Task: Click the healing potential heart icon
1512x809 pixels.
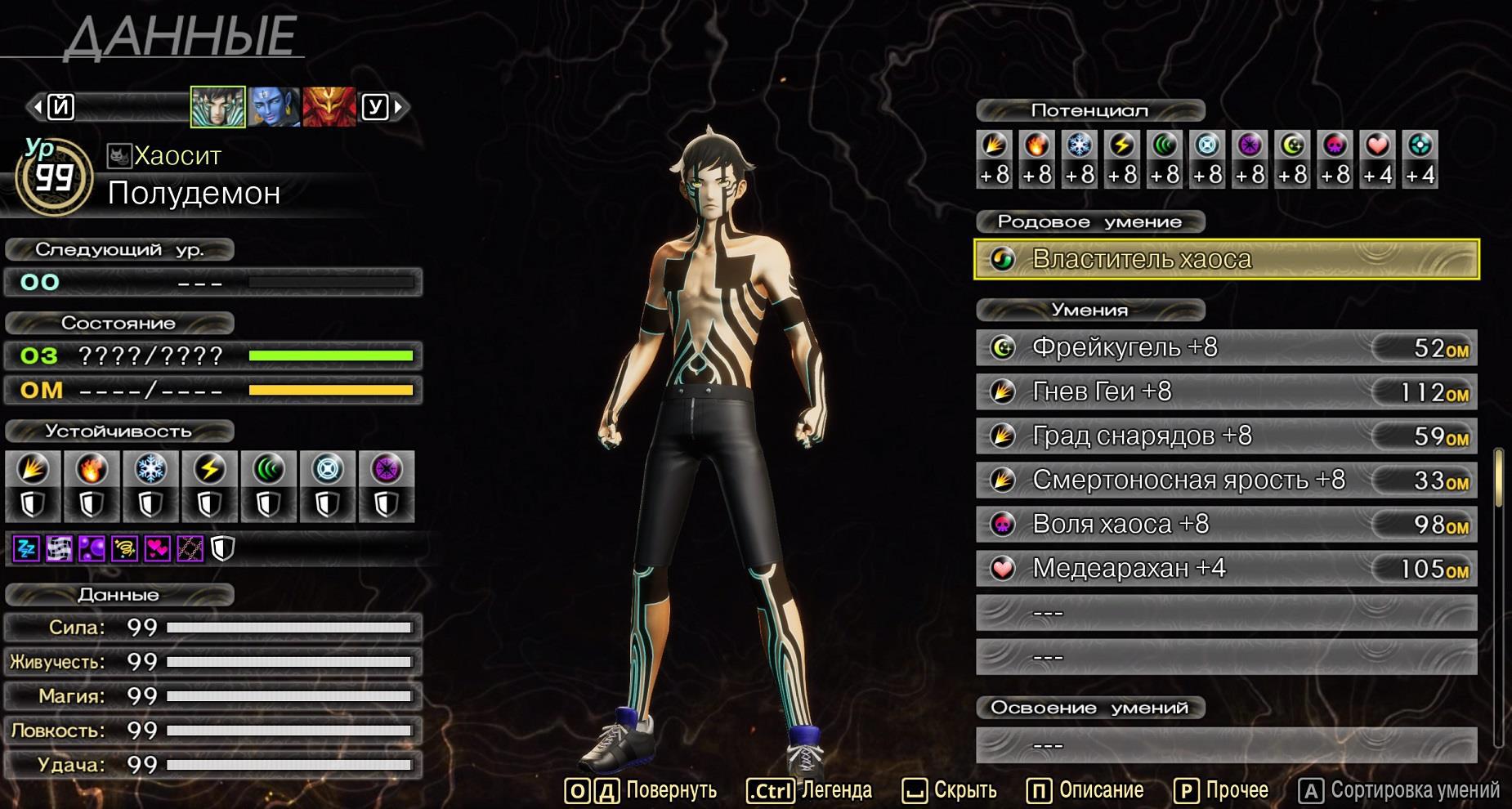Action: coord(1377,145)
